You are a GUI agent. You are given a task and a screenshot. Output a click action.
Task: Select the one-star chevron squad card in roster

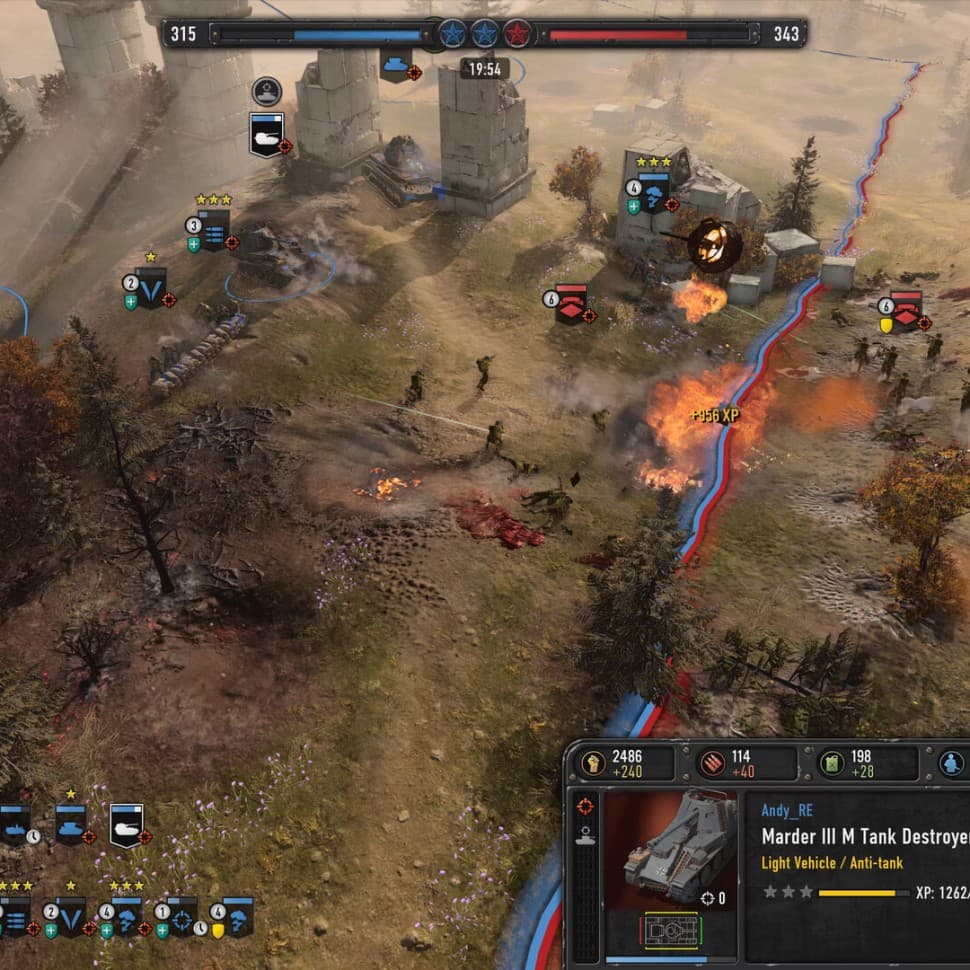pyautogui.click(x=70, y=917)
